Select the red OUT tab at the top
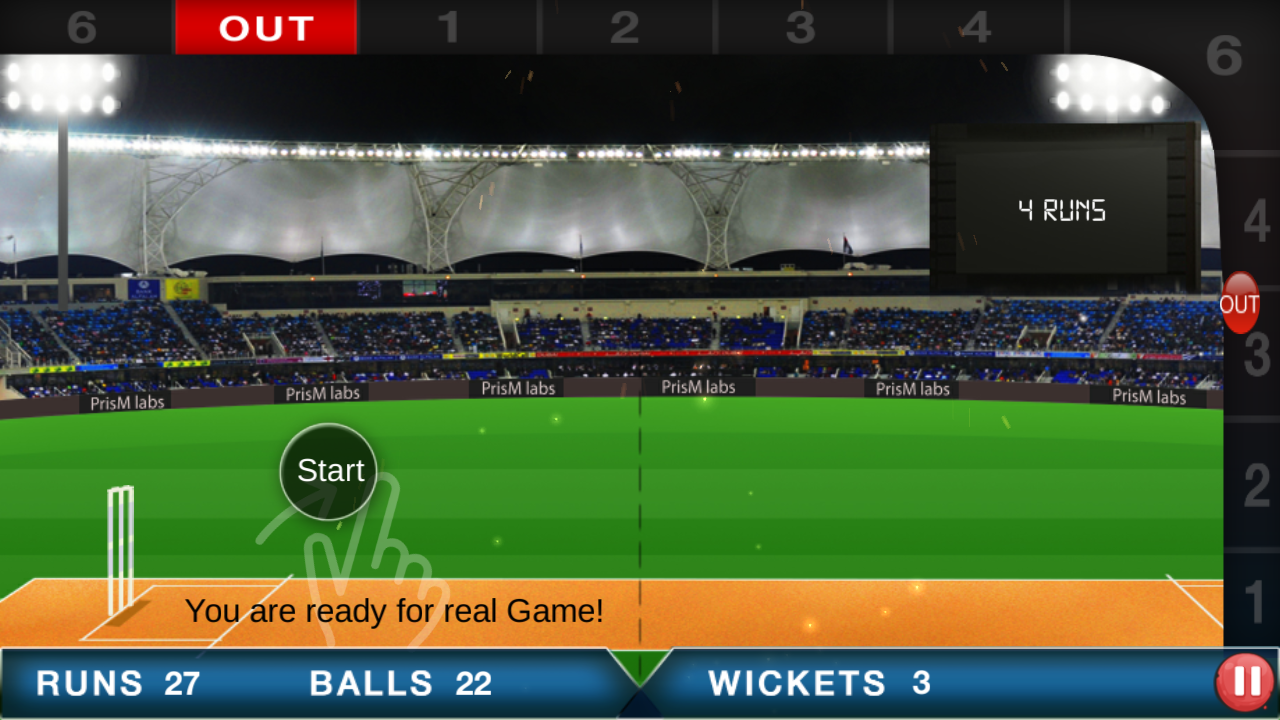This screenshot has width=1280, height=720. [266, 27]
